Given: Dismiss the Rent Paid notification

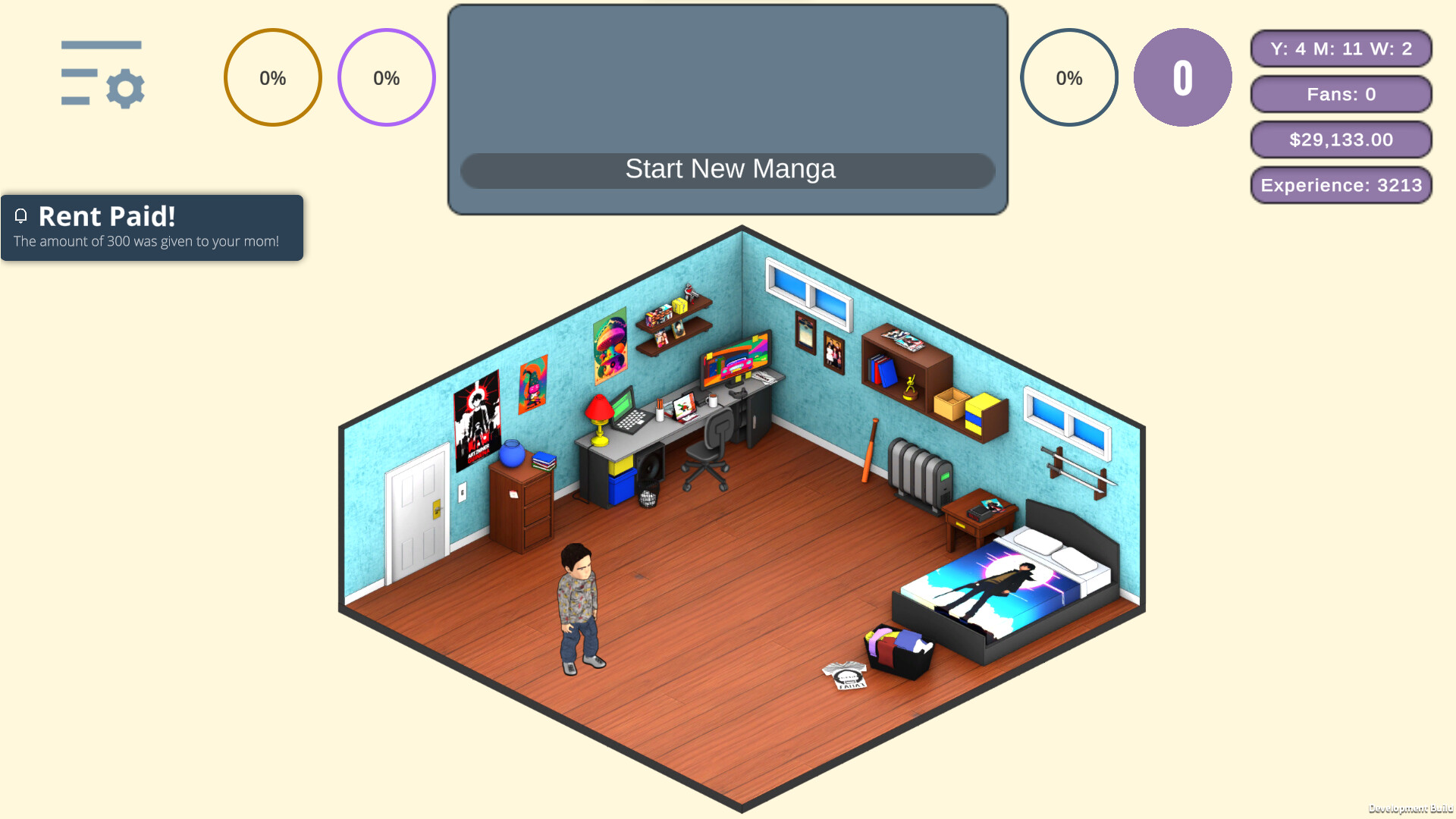Looking at the screenshot, I should (152, 227).
